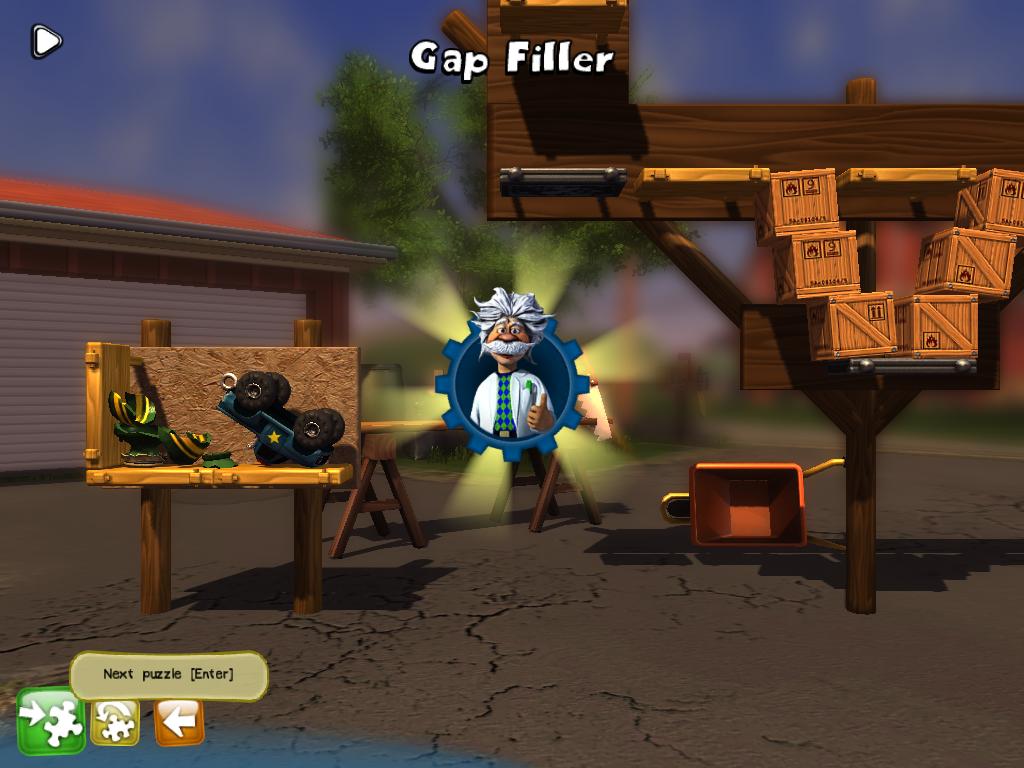Go back using the orange arrow button
Viewport: 1024px width, 768px height.
click(x=179, y=721)
